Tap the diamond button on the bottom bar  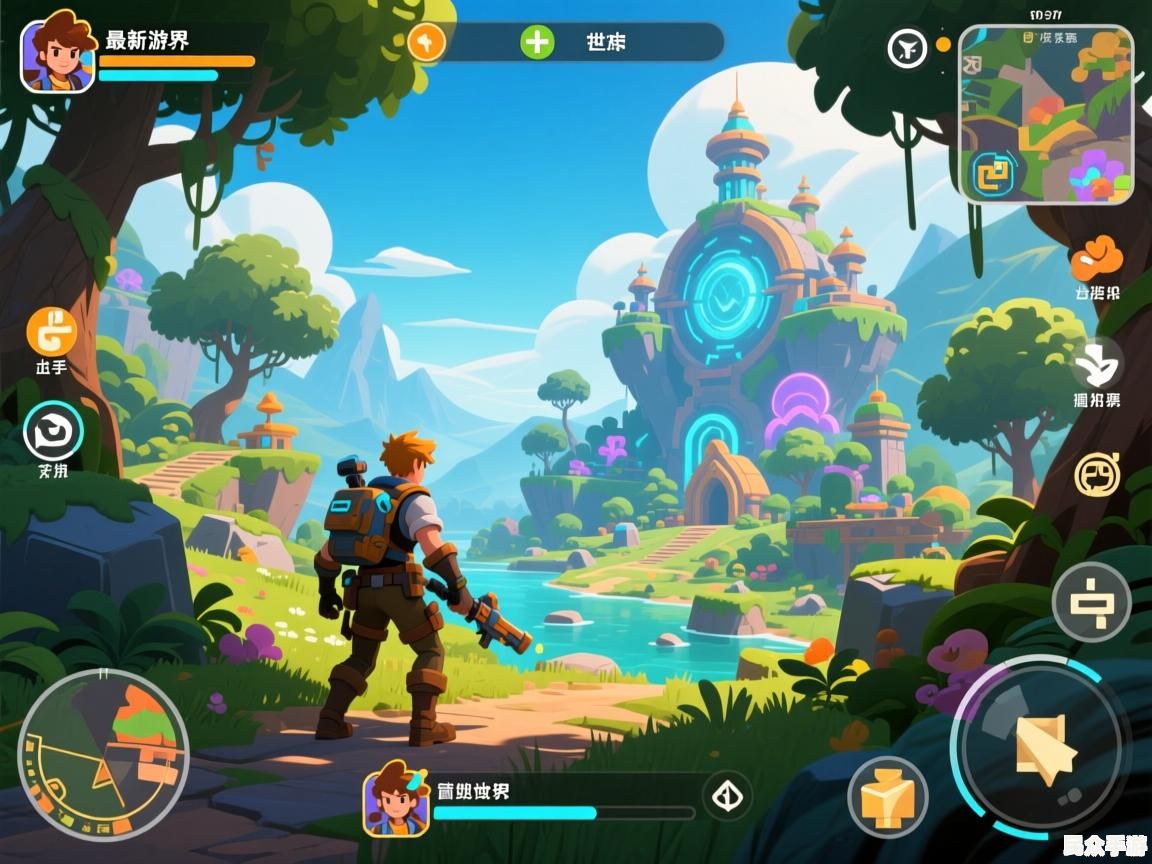click(x=727, y=796)
